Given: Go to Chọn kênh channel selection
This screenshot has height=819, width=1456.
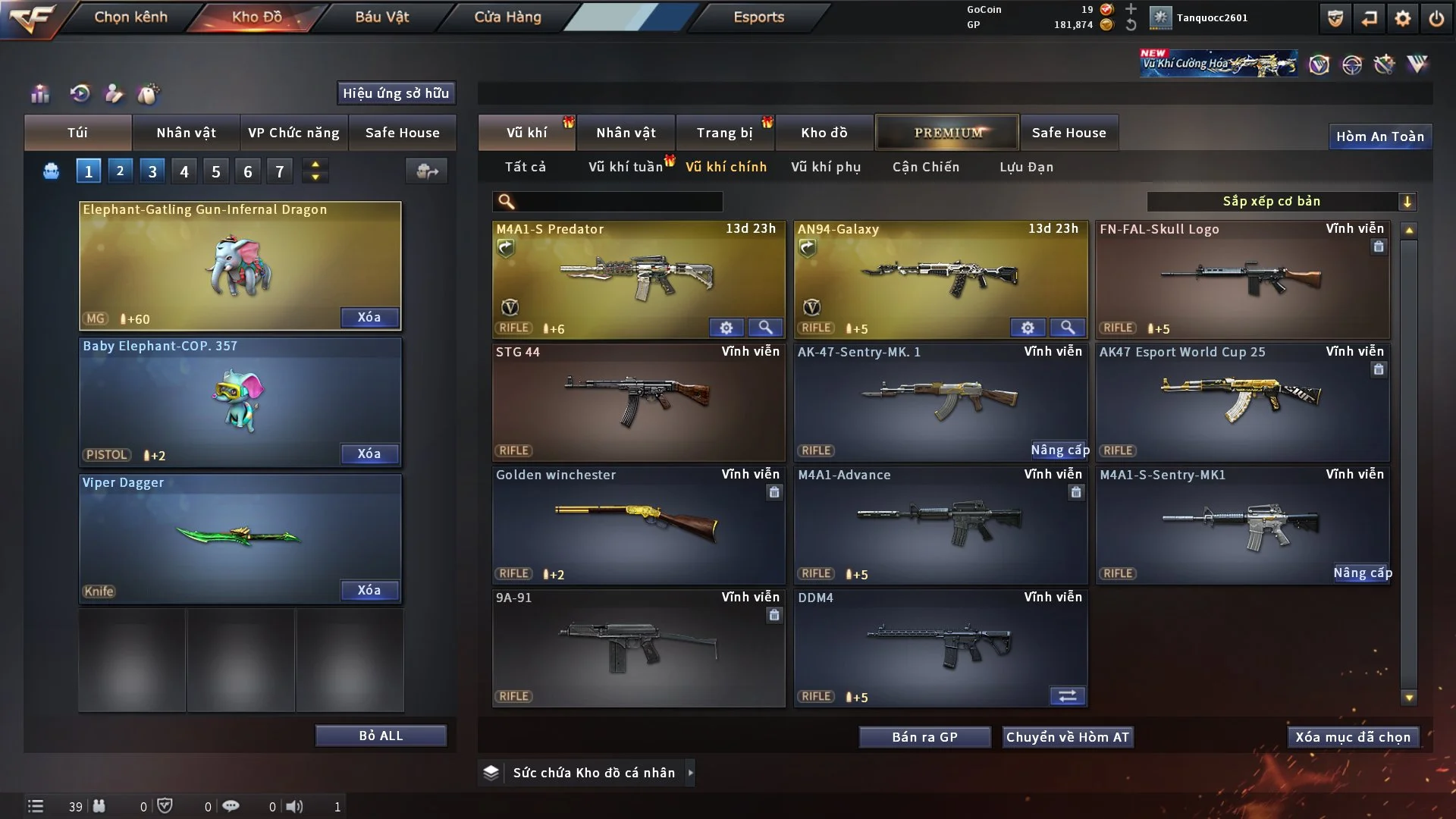Looking at the screenshot, I should click(x=130, y=17).
